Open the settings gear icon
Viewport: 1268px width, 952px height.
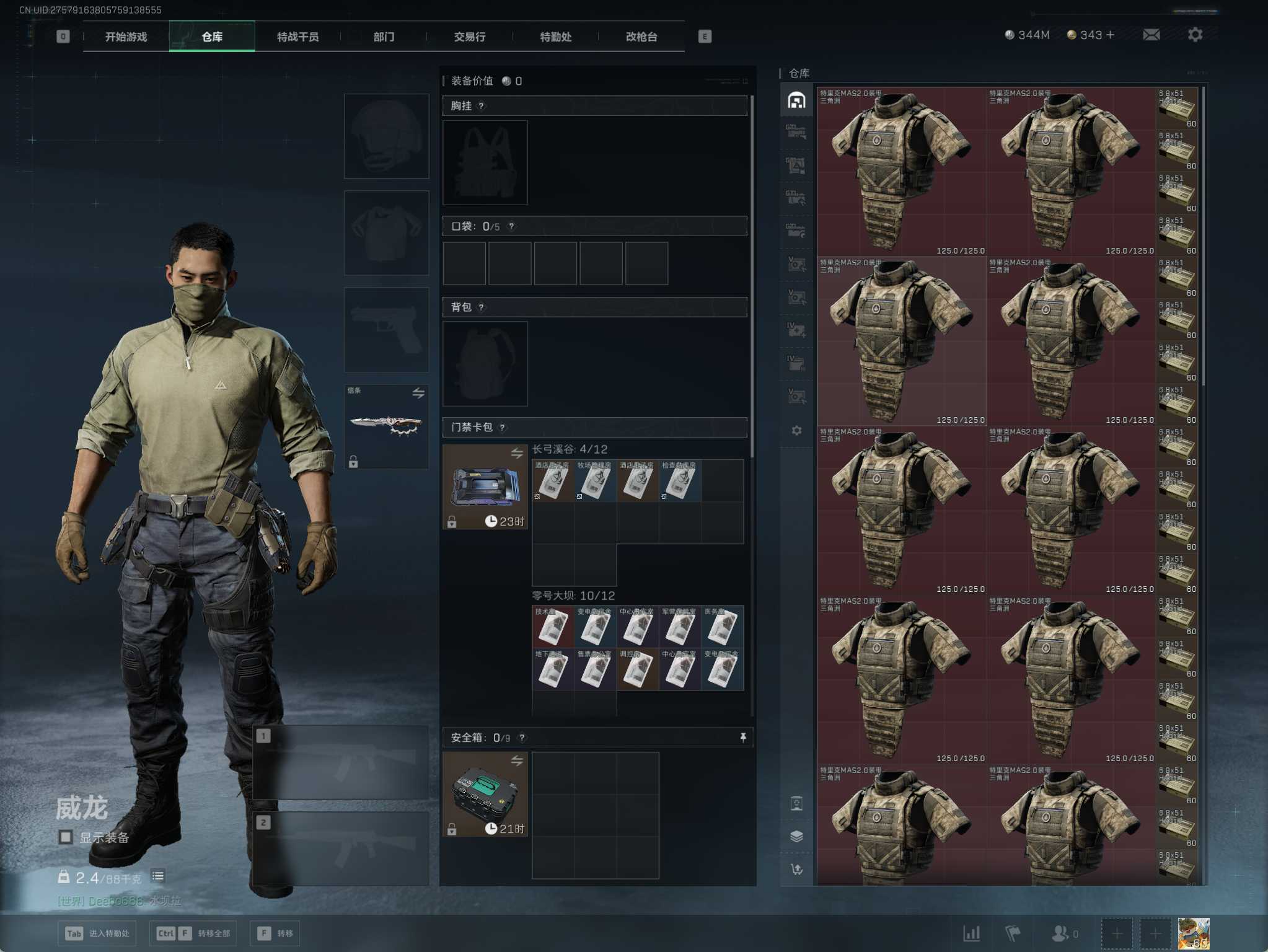[x=1195, y=35]
